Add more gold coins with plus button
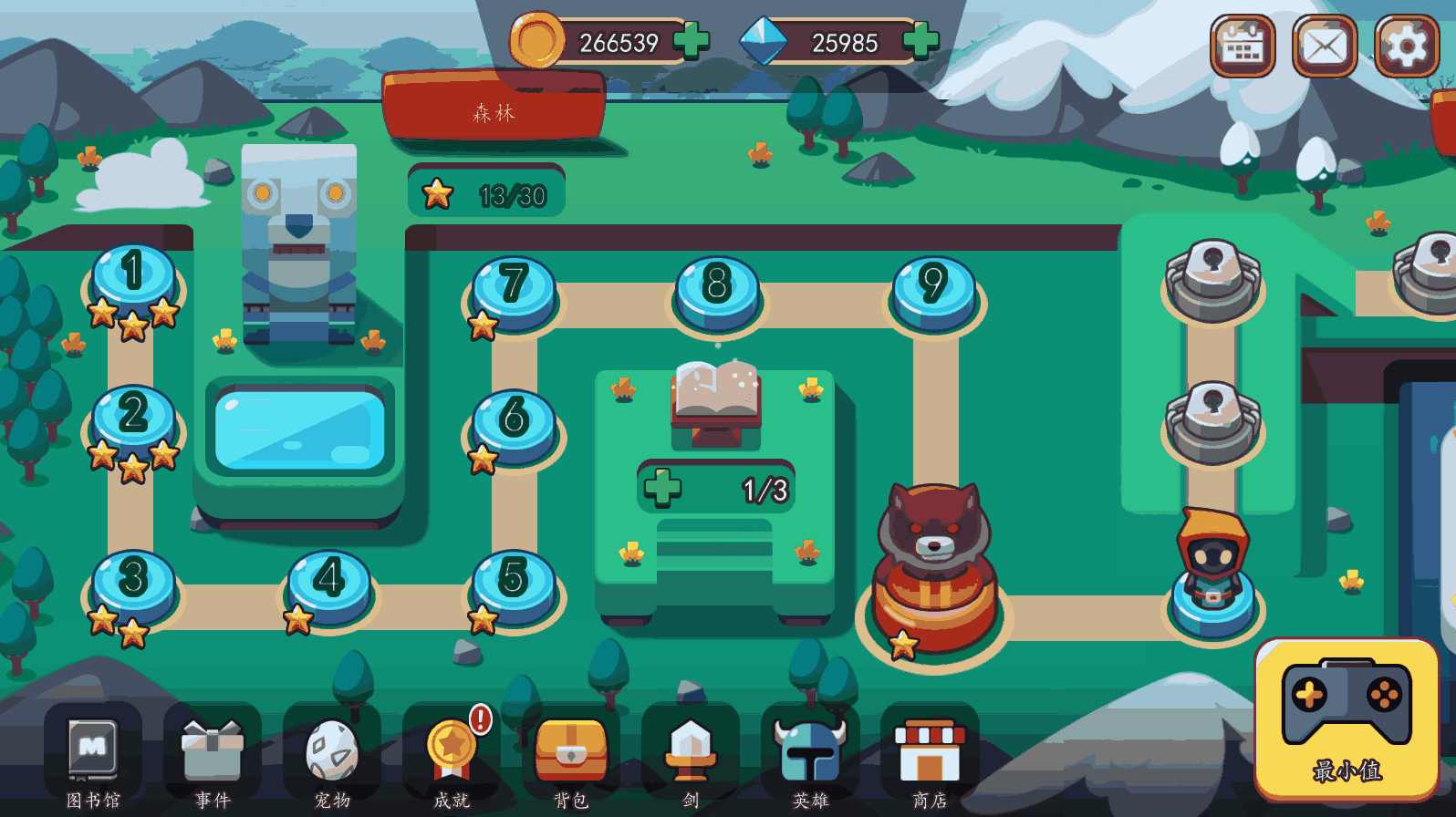Screen dimensions: 1456x817 (691, 41)
